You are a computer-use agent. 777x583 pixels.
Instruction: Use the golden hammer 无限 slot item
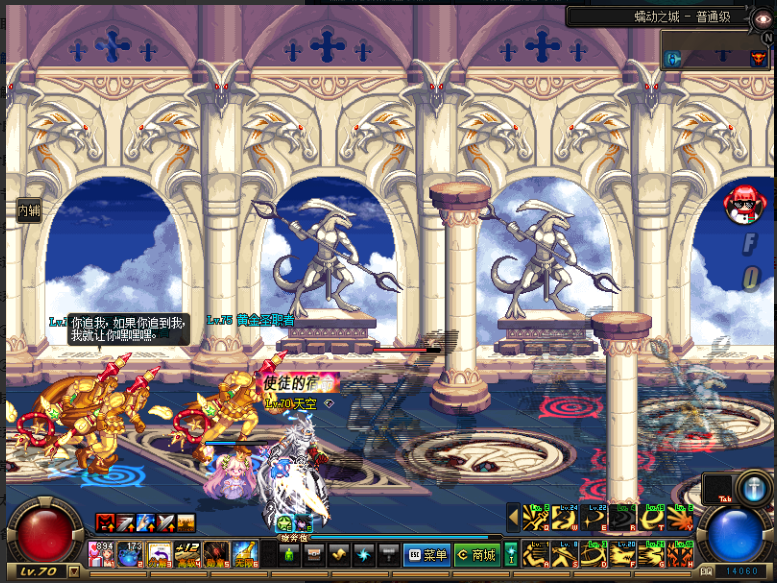point(243,554)
